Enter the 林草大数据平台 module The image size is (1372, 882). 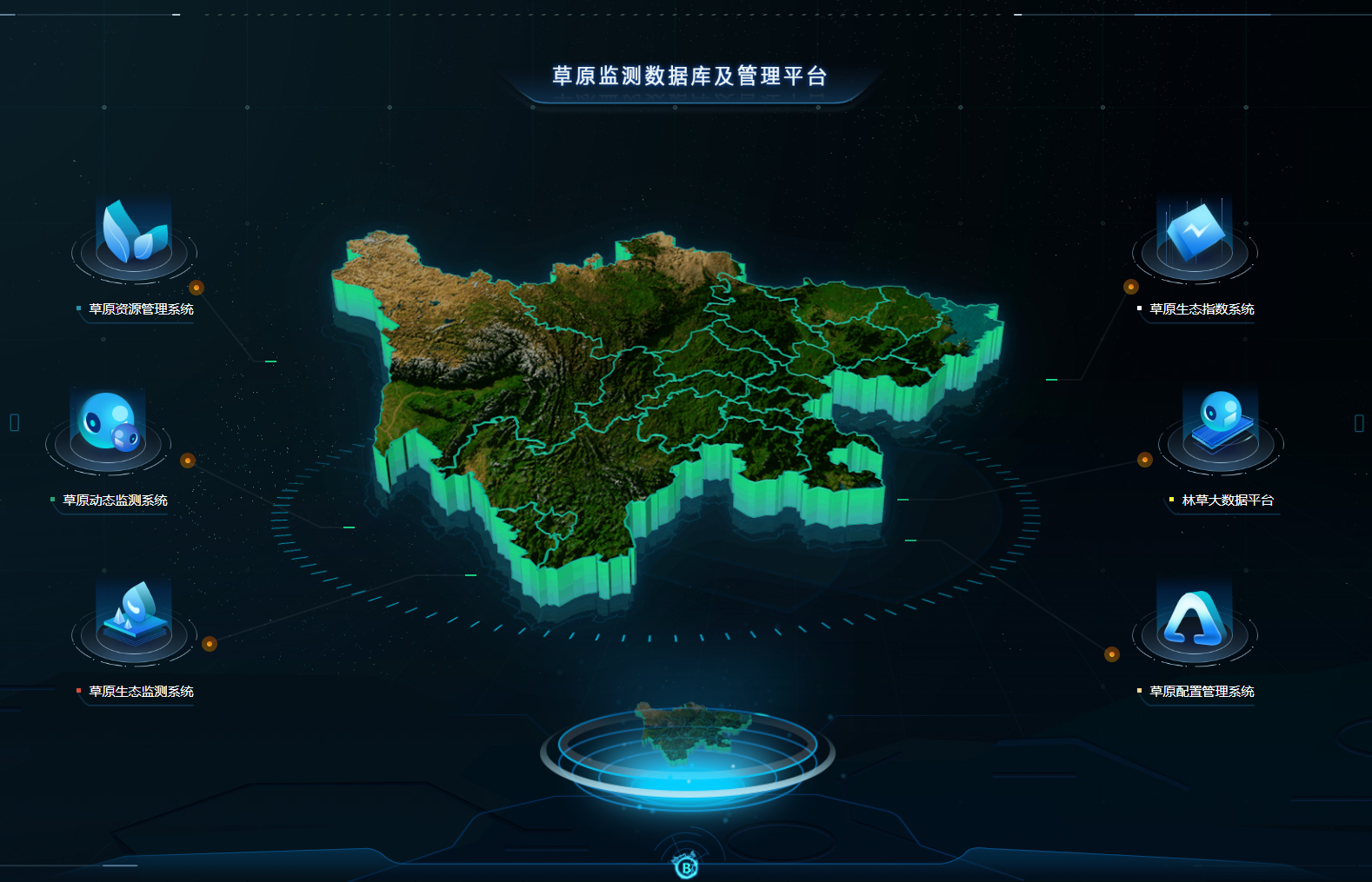(x=1227, y=501)
